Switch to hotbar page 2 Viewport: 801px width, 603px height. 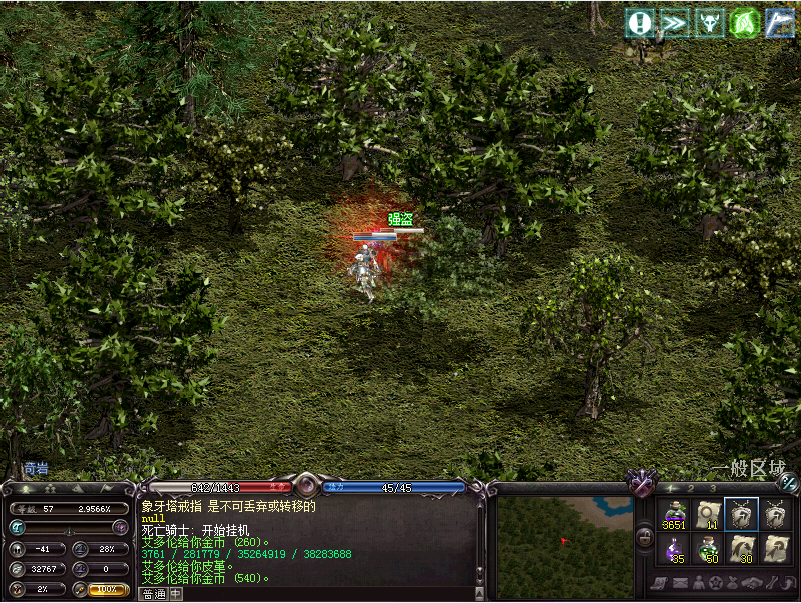pyautogui.click(x=690, y=488)
